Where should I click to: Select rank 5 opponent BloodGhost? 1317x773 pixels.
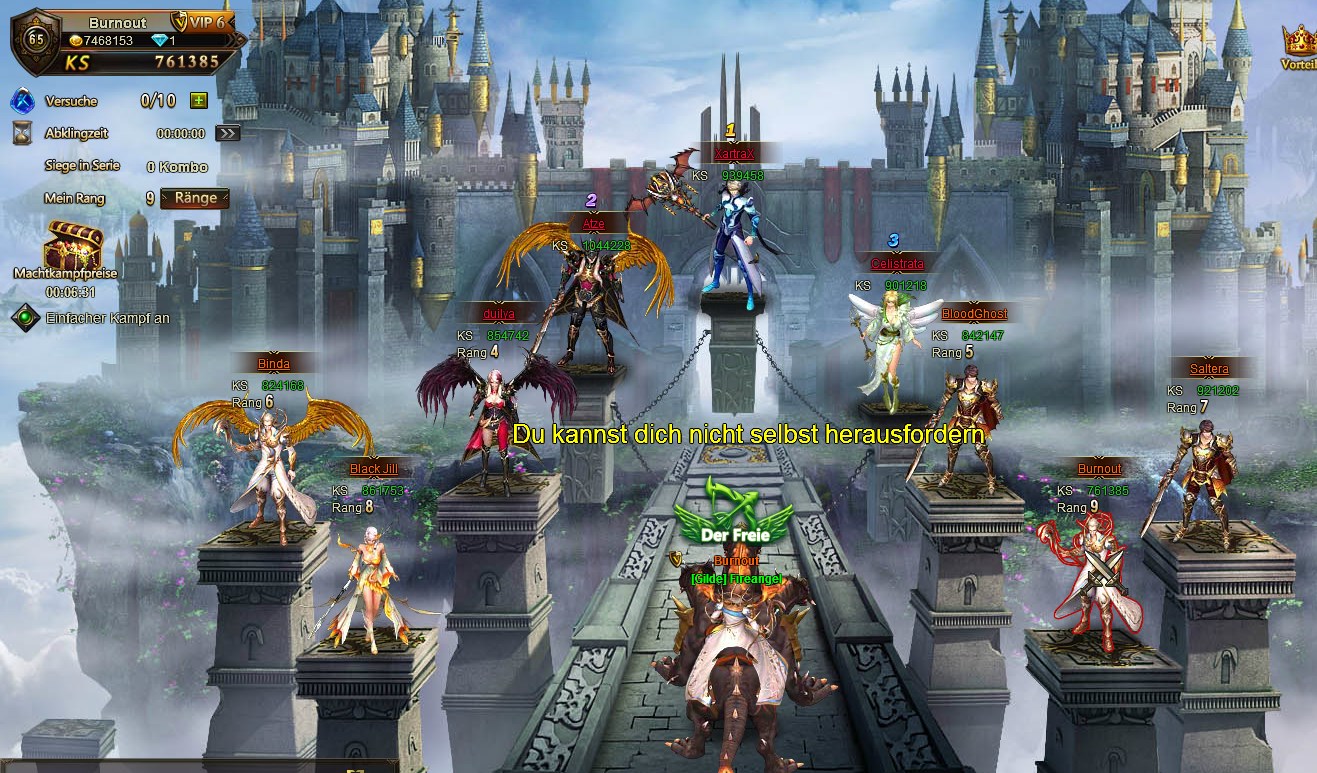[967, 420]
